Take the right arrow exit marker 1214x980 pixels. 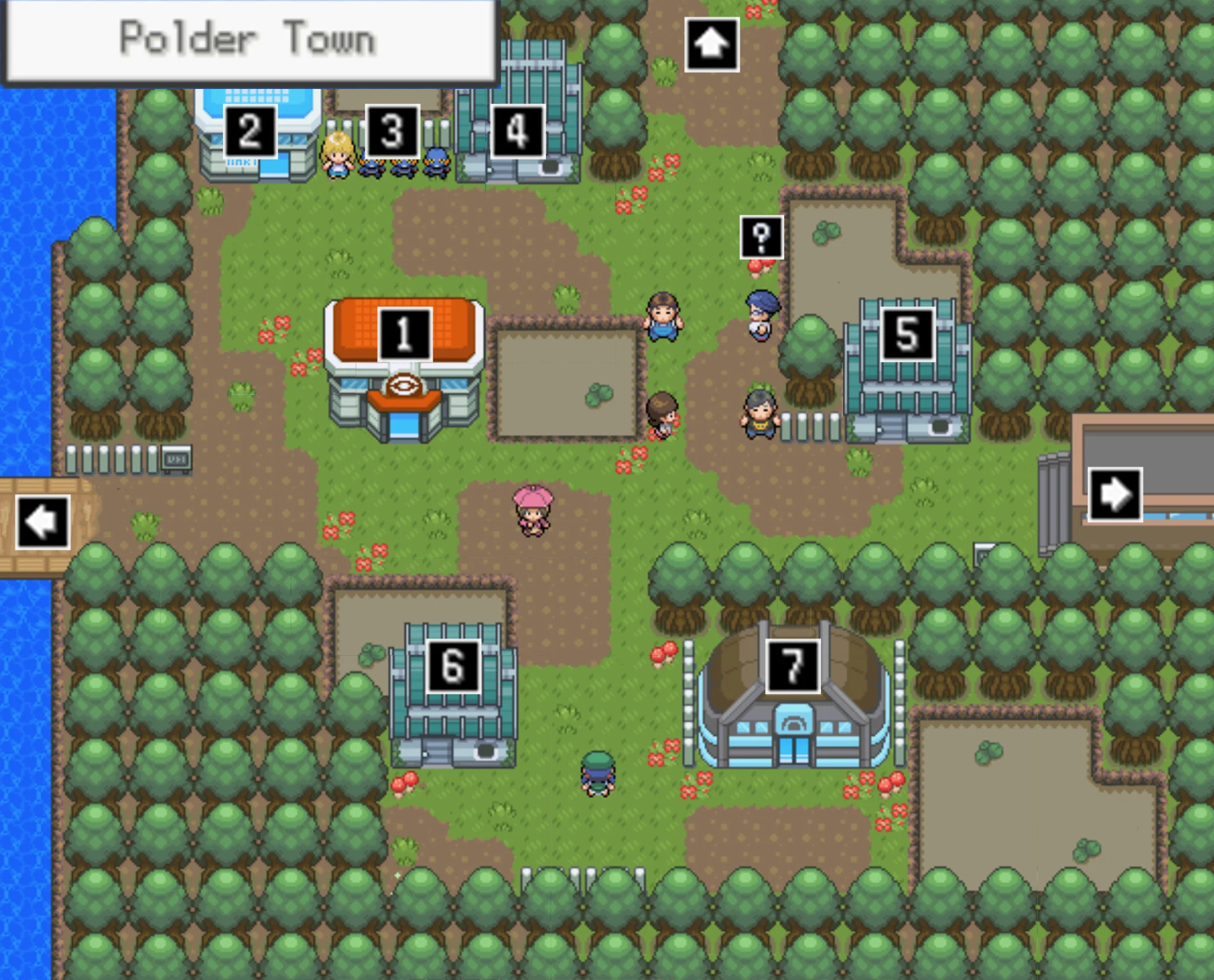(1115, 494)
